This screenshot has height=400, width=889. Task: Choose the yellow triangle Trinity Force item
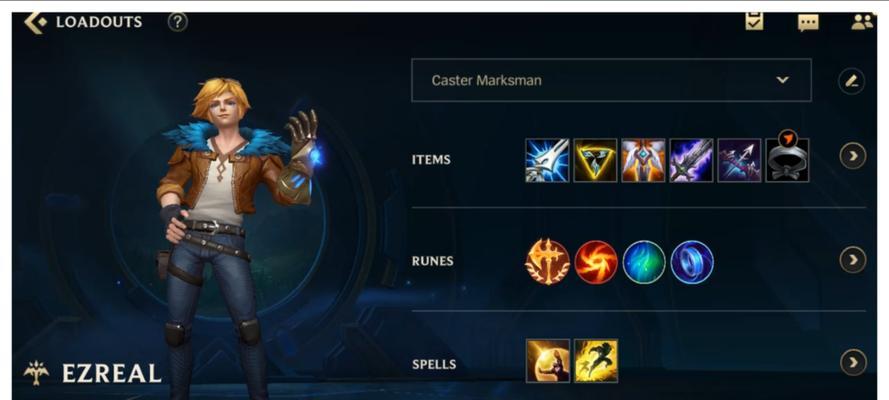pos(595,160)
